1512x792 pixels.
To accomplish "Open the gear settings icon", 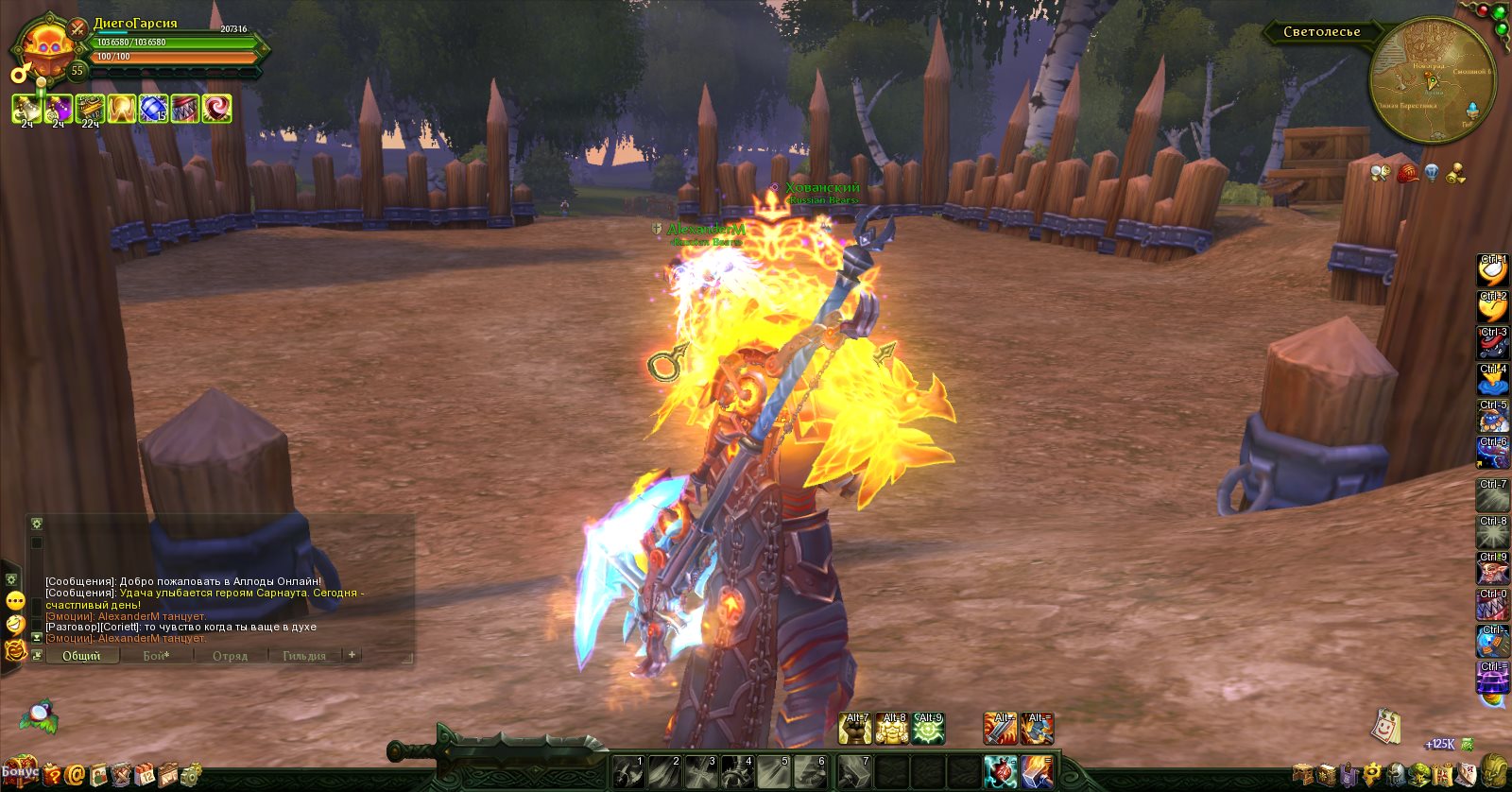I will (190, 775).
